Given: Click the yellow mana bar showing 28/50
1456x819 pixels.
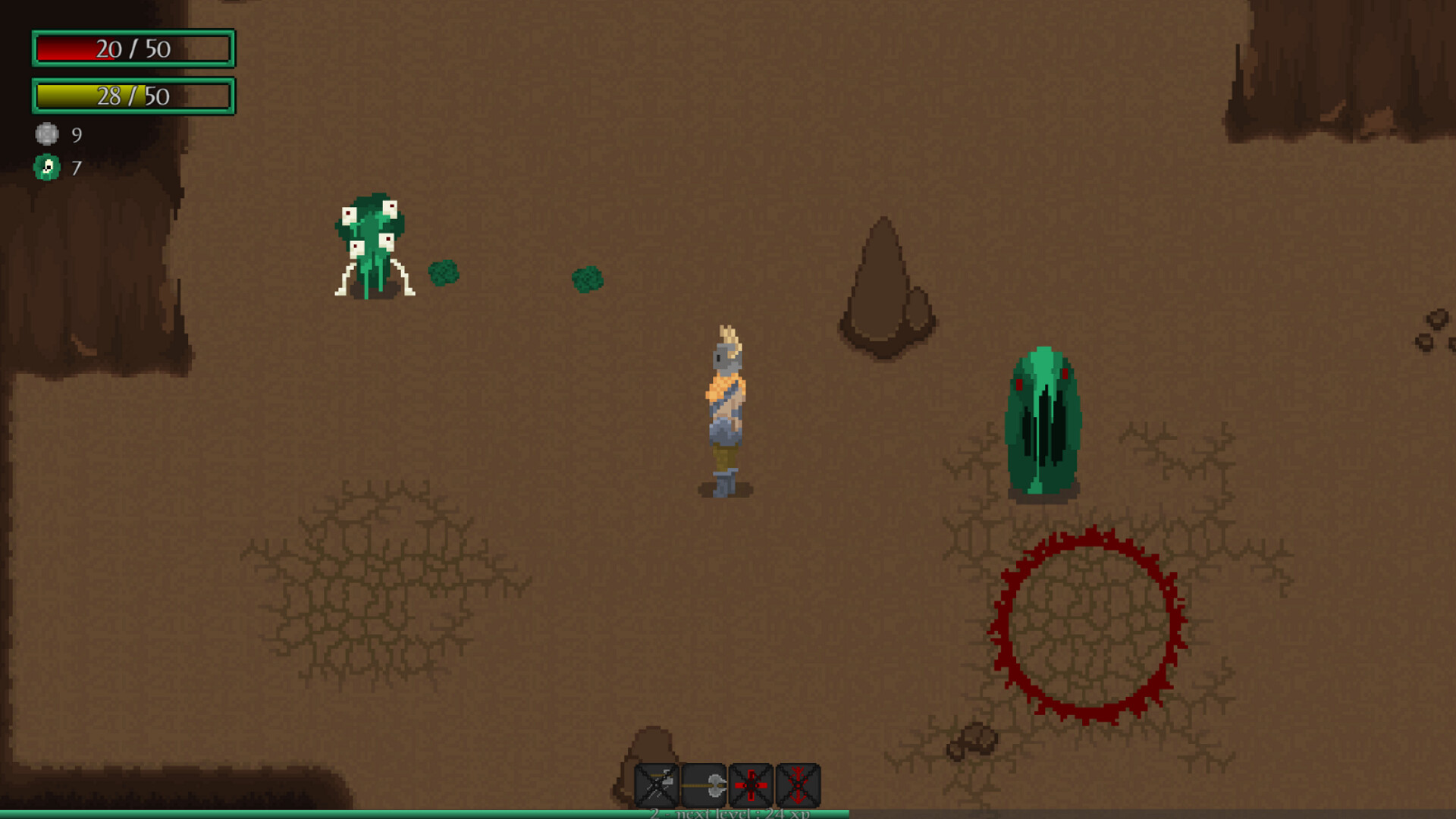Looking at the screenshot, I should point(133,96).
